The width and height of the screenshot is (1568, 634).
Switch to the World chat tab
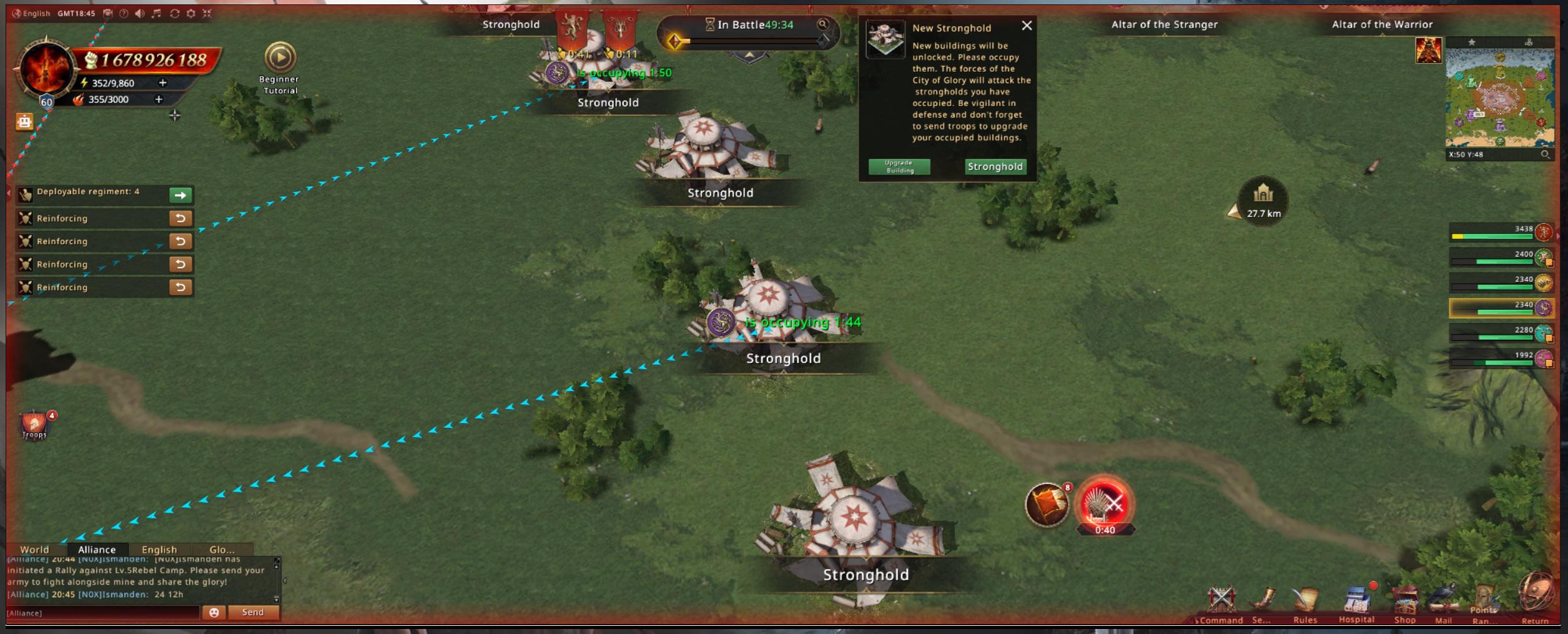[x=34, y=550]
